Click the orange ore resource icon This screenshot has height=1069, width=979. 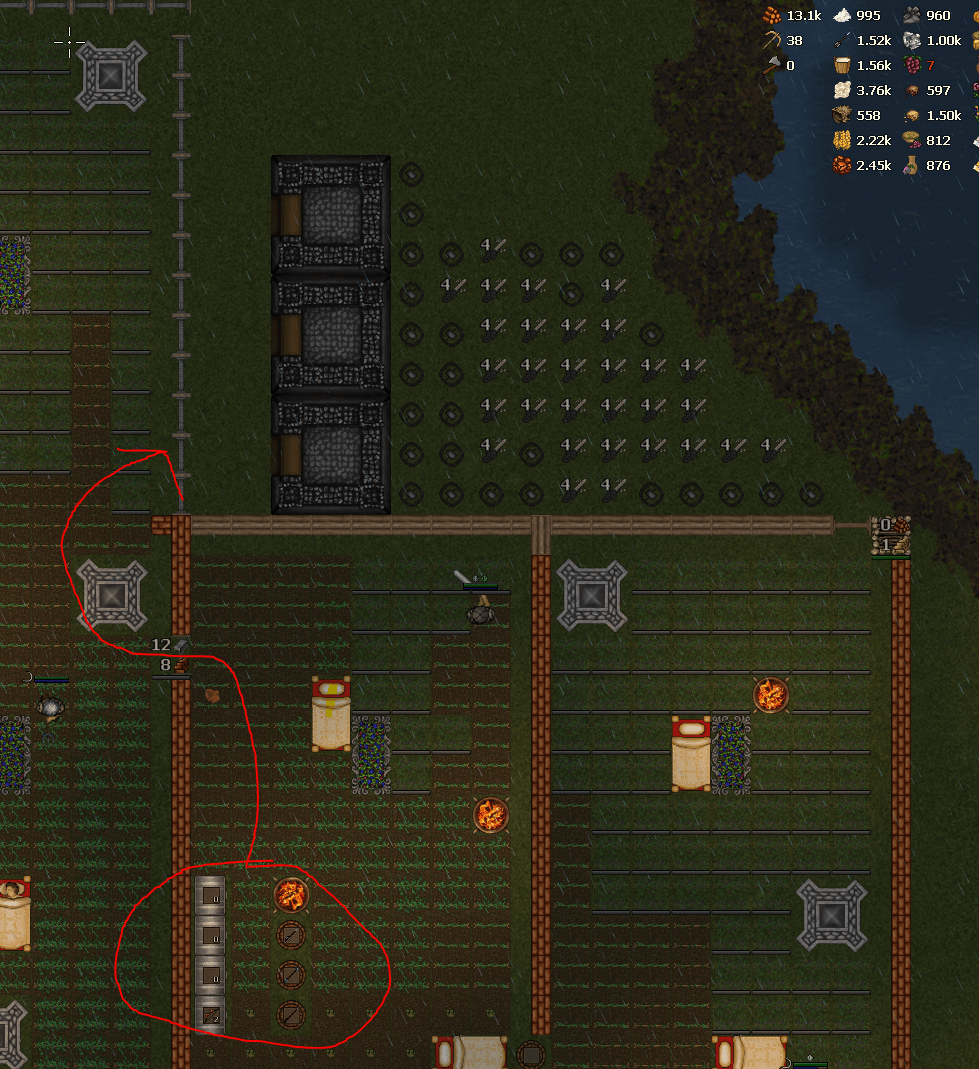click(842, 166)
